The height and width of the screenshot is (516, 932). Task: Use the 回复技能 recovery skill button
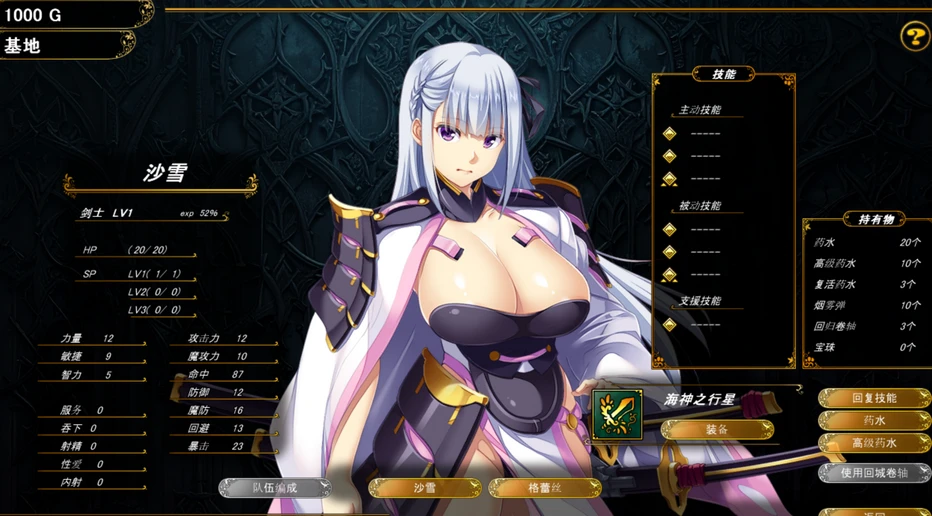point(874,398)
